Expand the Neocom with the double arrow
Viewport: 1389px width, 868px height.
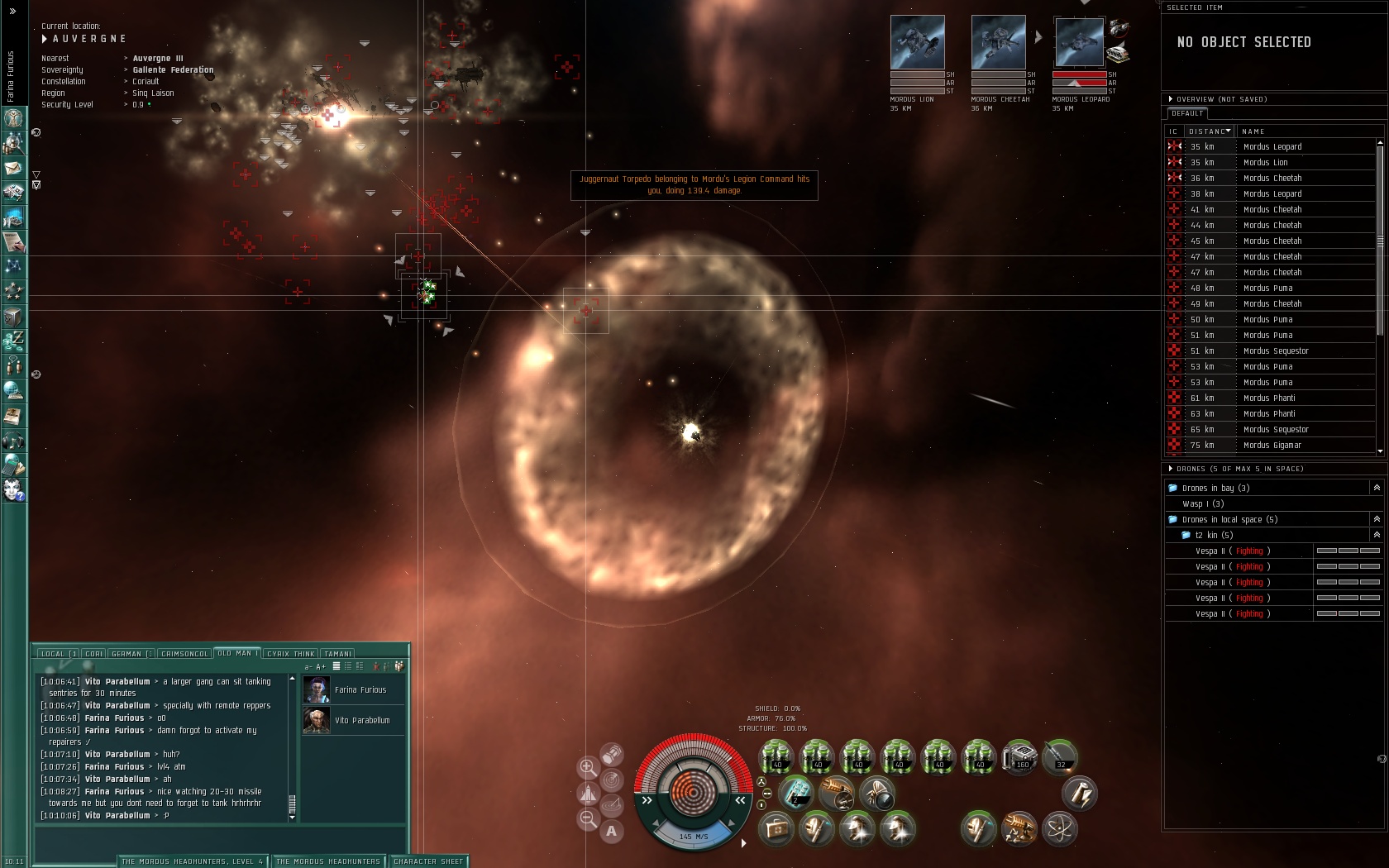coord(12,11)
